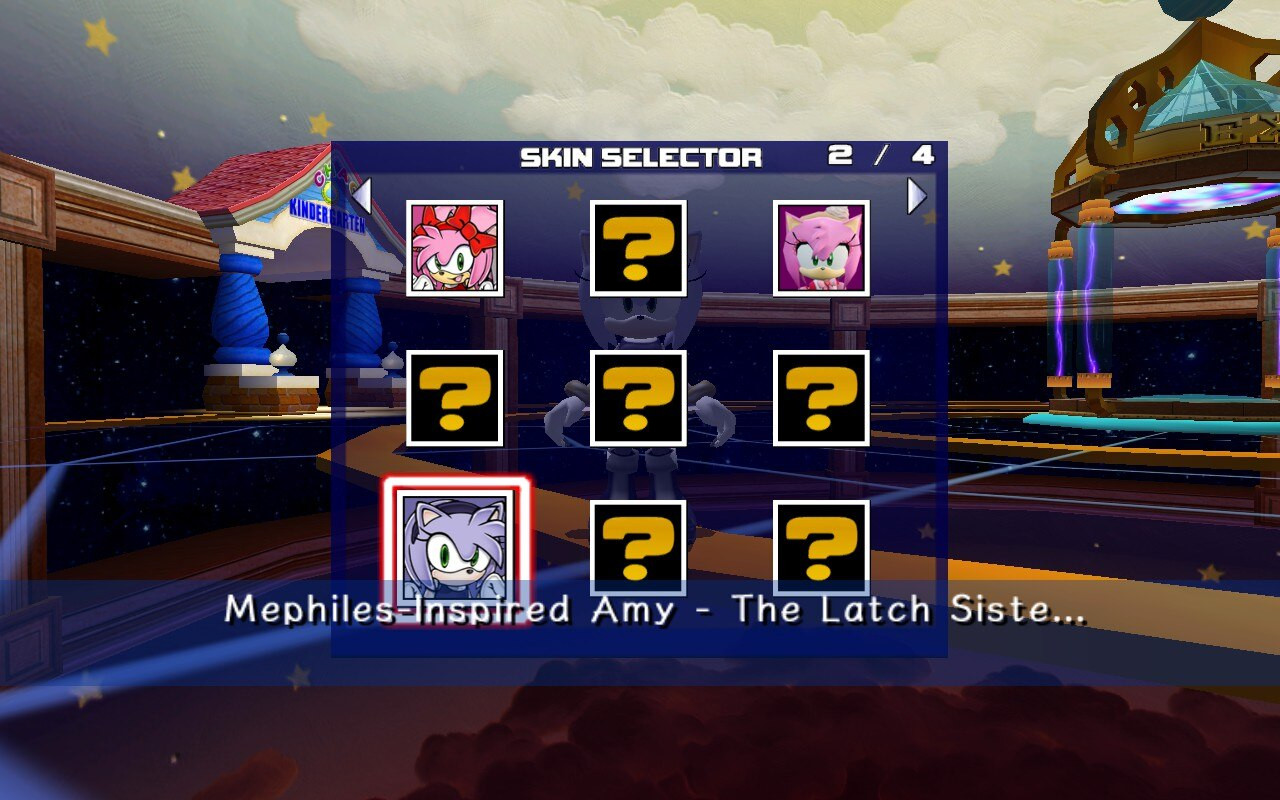Click the highlighted red-bordered selected skin
1280x800 pixels.
click(x=455, y=549)
